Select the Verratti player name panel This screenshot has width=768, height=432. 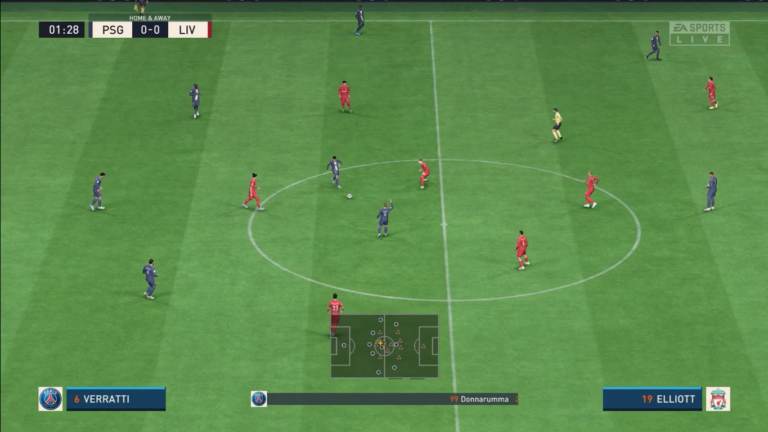[x=115, y=399]
